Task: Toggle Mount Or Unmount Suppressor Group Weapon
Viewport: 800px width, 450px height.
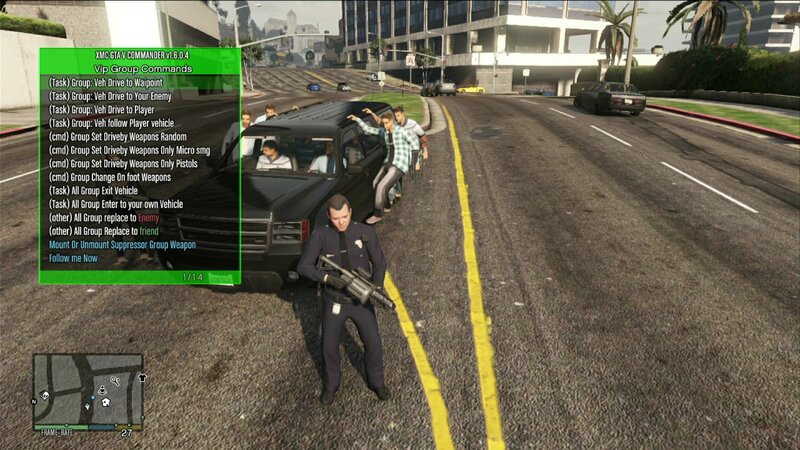Action: 122,245
